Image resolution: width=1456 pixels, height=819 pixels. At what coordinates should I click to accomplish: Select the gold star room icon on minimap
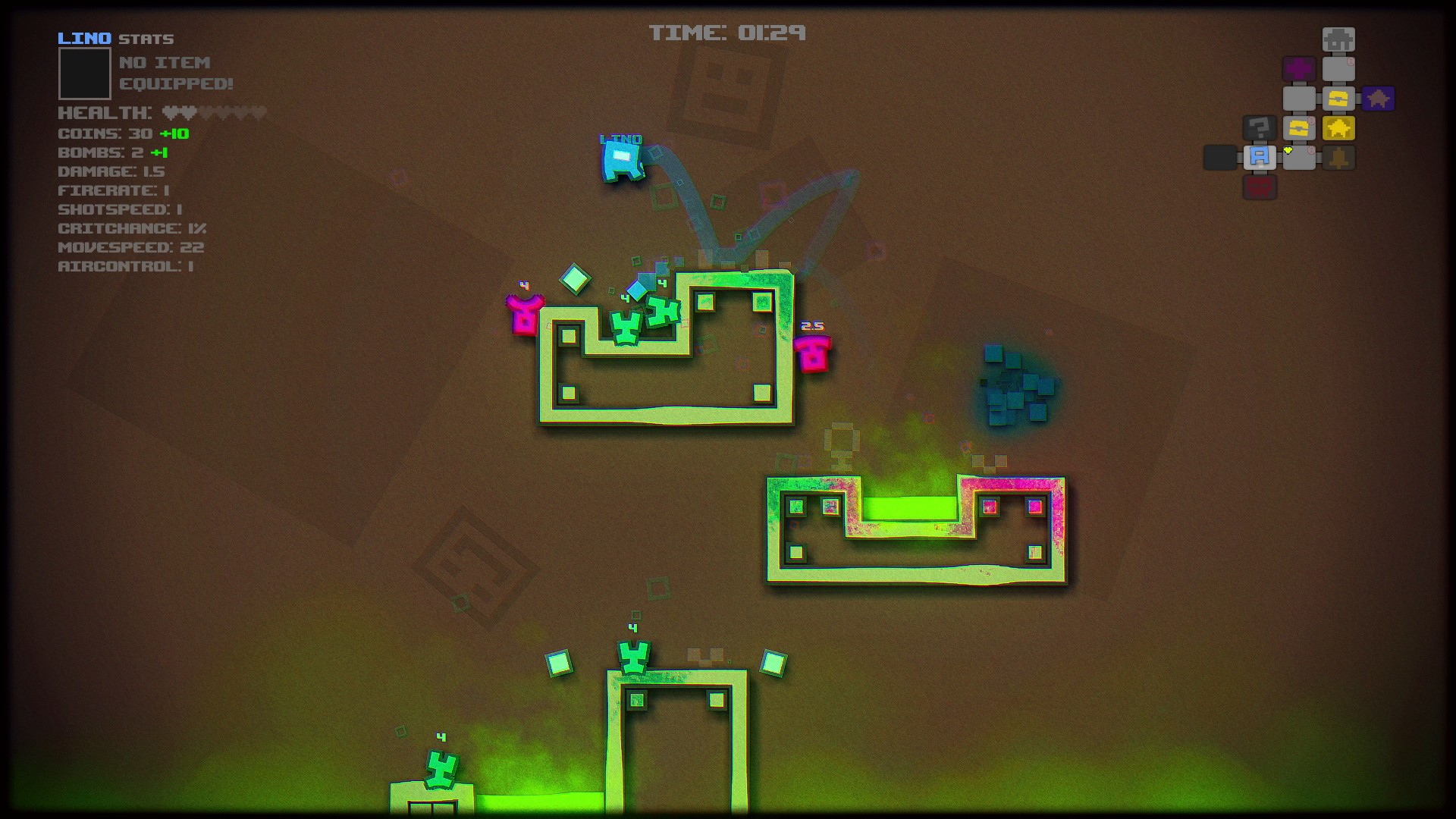(x=1338, y=129)
